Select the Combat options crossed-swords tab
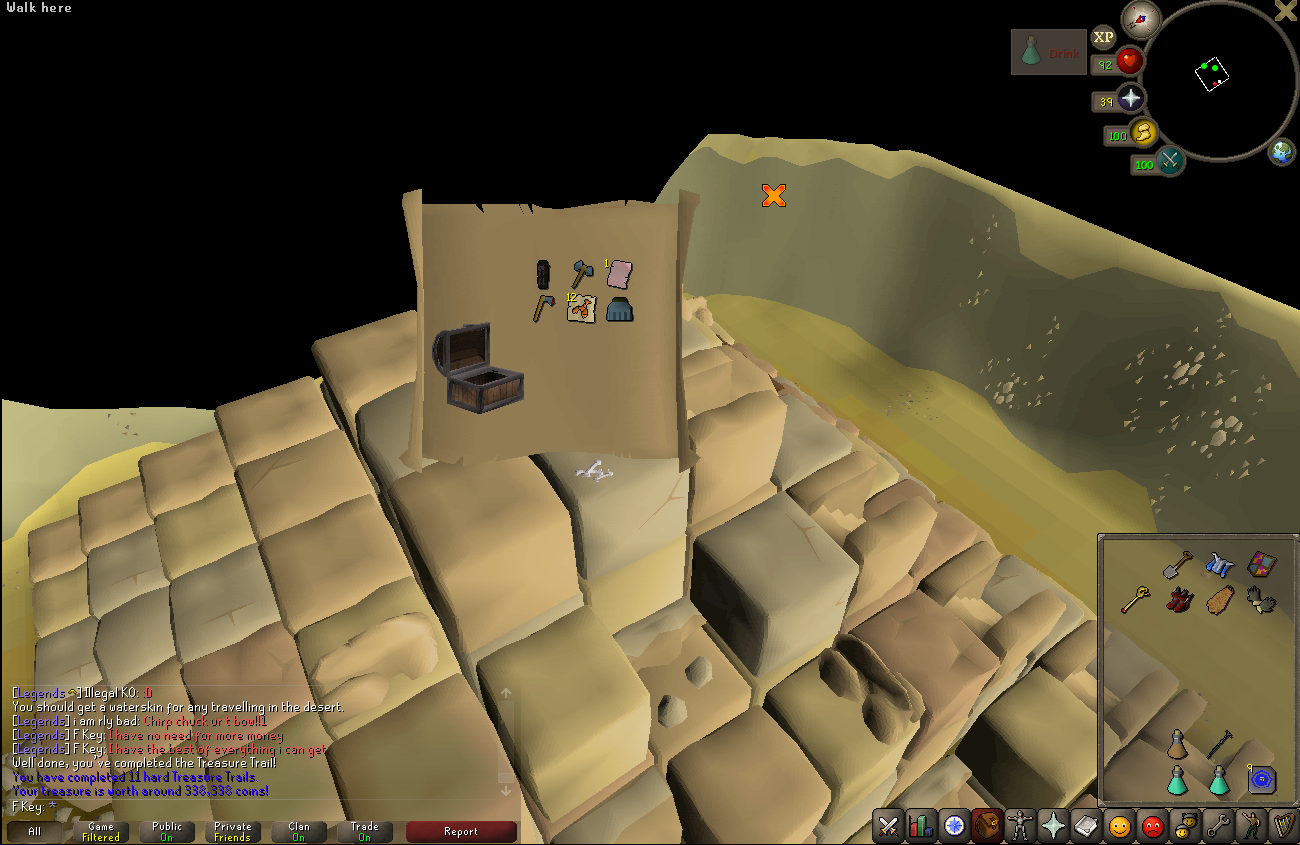 tap(889, 827)
